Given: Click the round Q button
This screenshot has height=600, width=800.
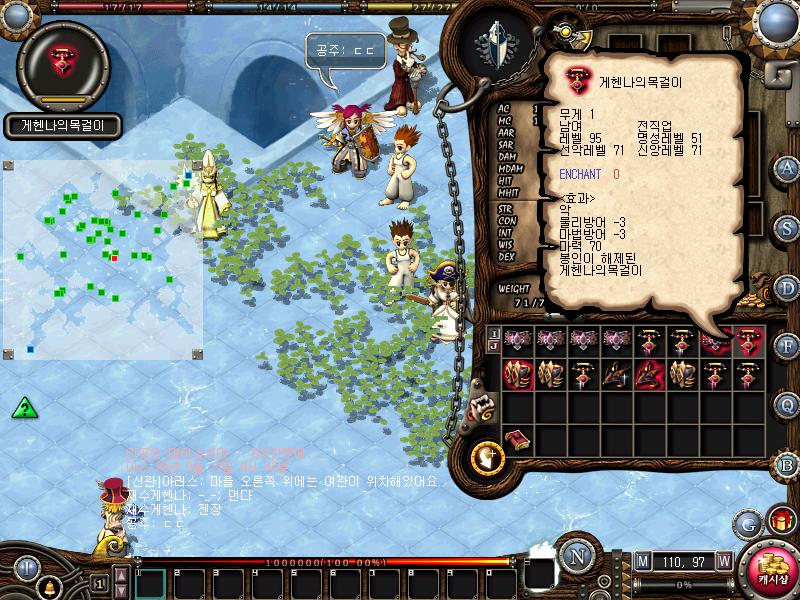Looking at the screenshot, I should [x=787, y=405].
